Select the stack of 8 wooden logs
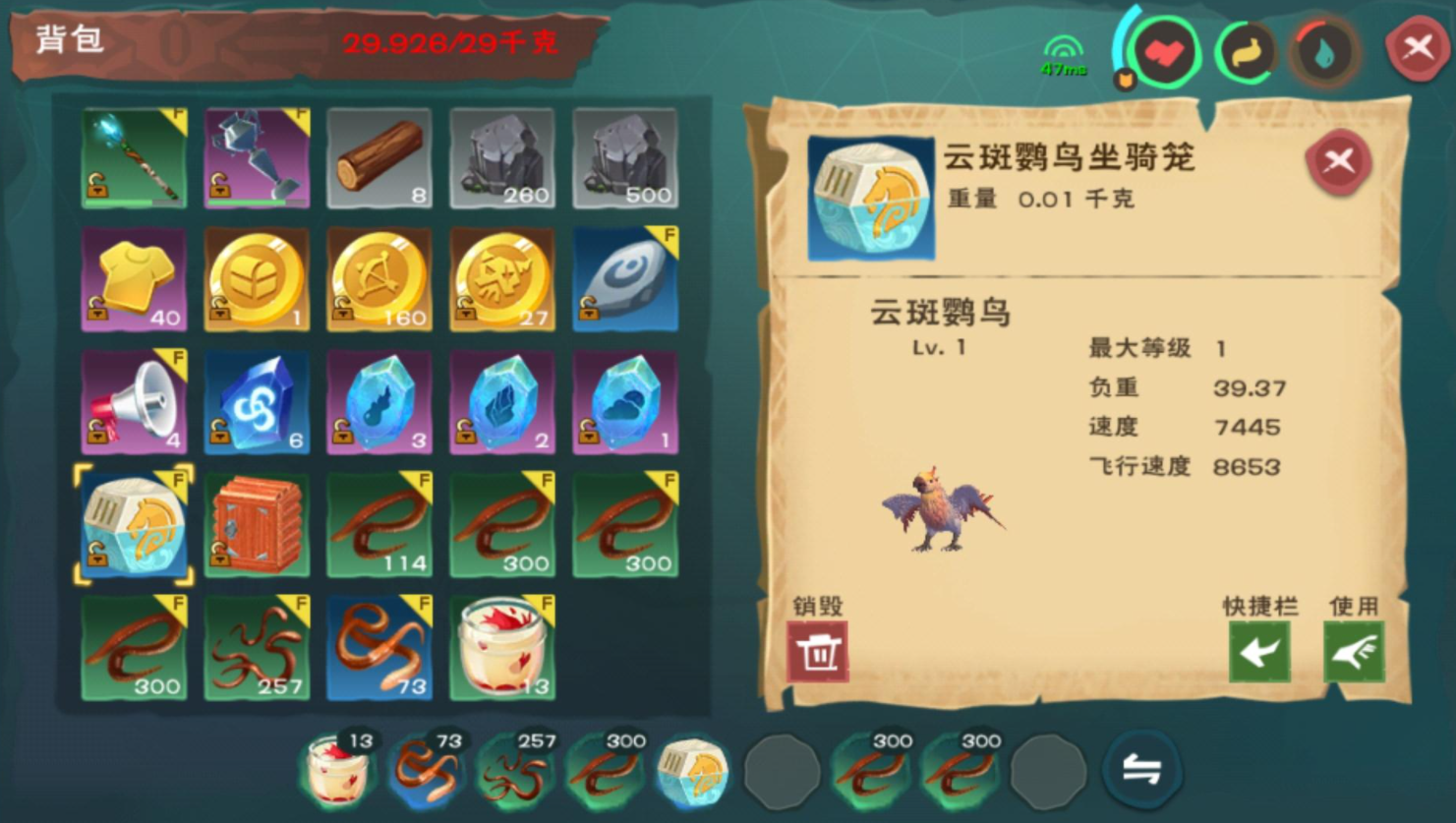The height and width of the screenshot is (823, 1456). click(x=379, y=157)
